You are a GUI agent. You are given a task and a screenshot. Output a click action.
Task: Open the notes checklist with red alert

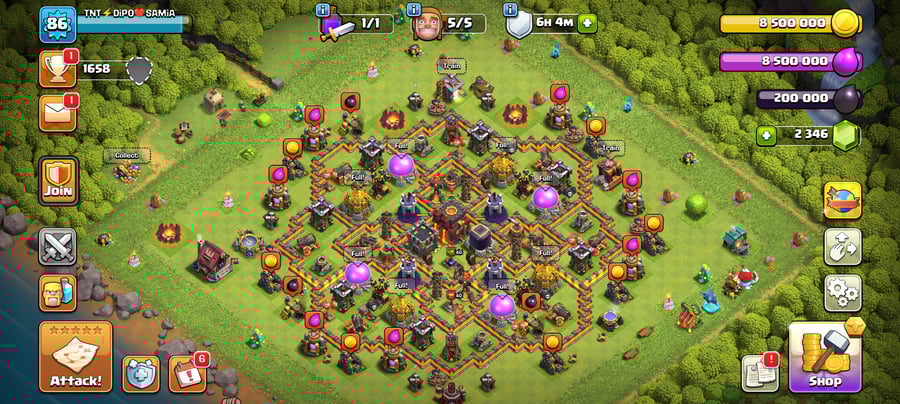tap(759, 372)
